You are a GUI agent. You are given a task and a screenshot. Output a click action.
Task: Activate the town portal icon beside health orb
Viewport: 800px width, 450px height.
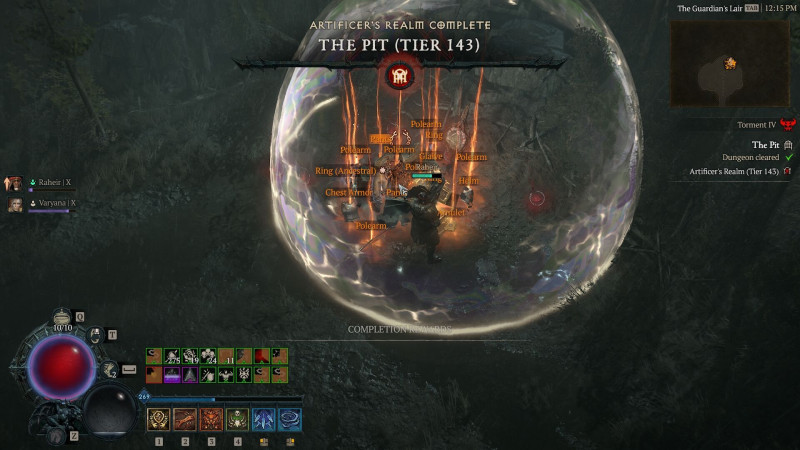click(x=96, y=335)
